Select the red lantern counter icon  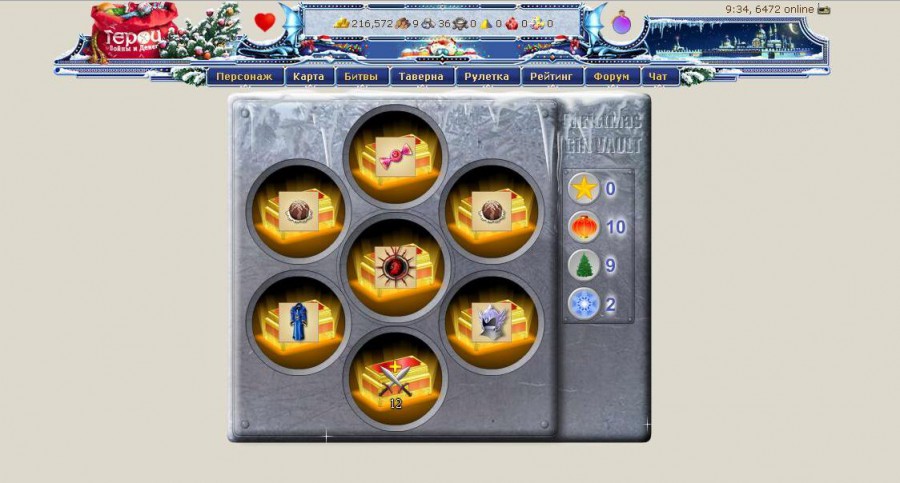click(x=583, y=227)
